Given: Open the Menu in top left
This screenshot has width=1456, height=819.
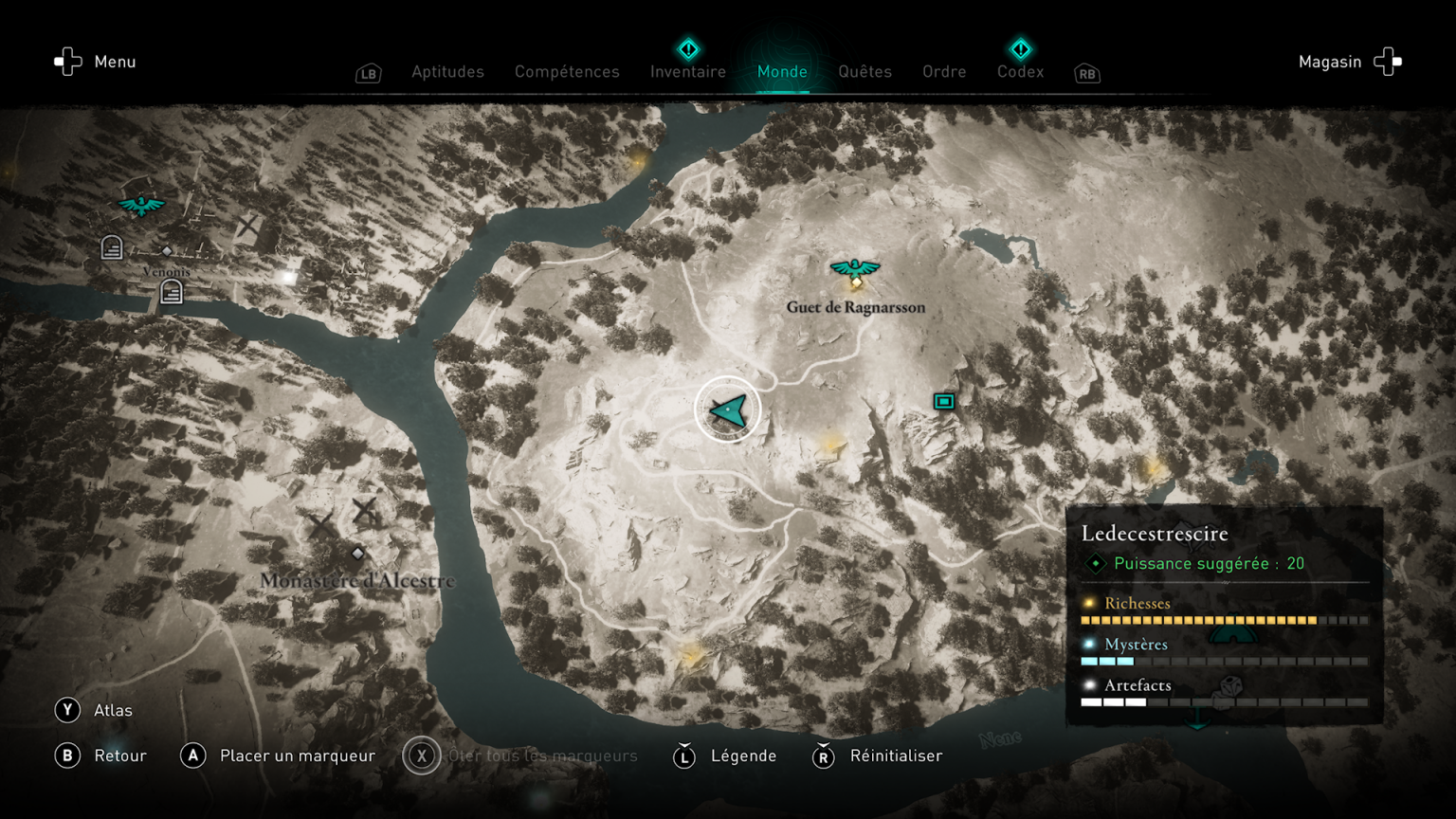Looking at the screenshot, I should (x=95, y=62).
